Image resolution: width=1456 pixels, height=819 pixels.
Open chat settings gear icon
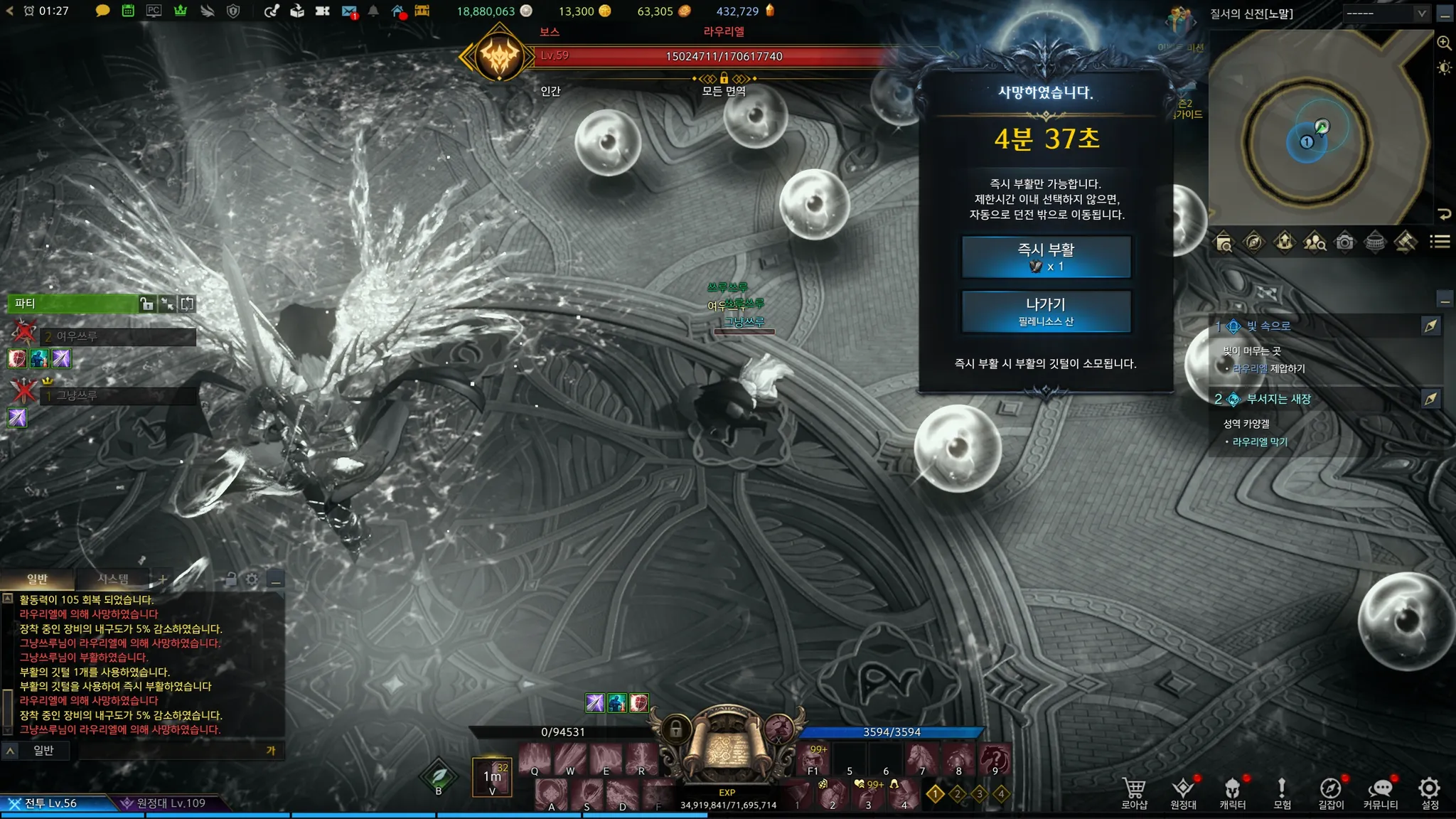252,579
